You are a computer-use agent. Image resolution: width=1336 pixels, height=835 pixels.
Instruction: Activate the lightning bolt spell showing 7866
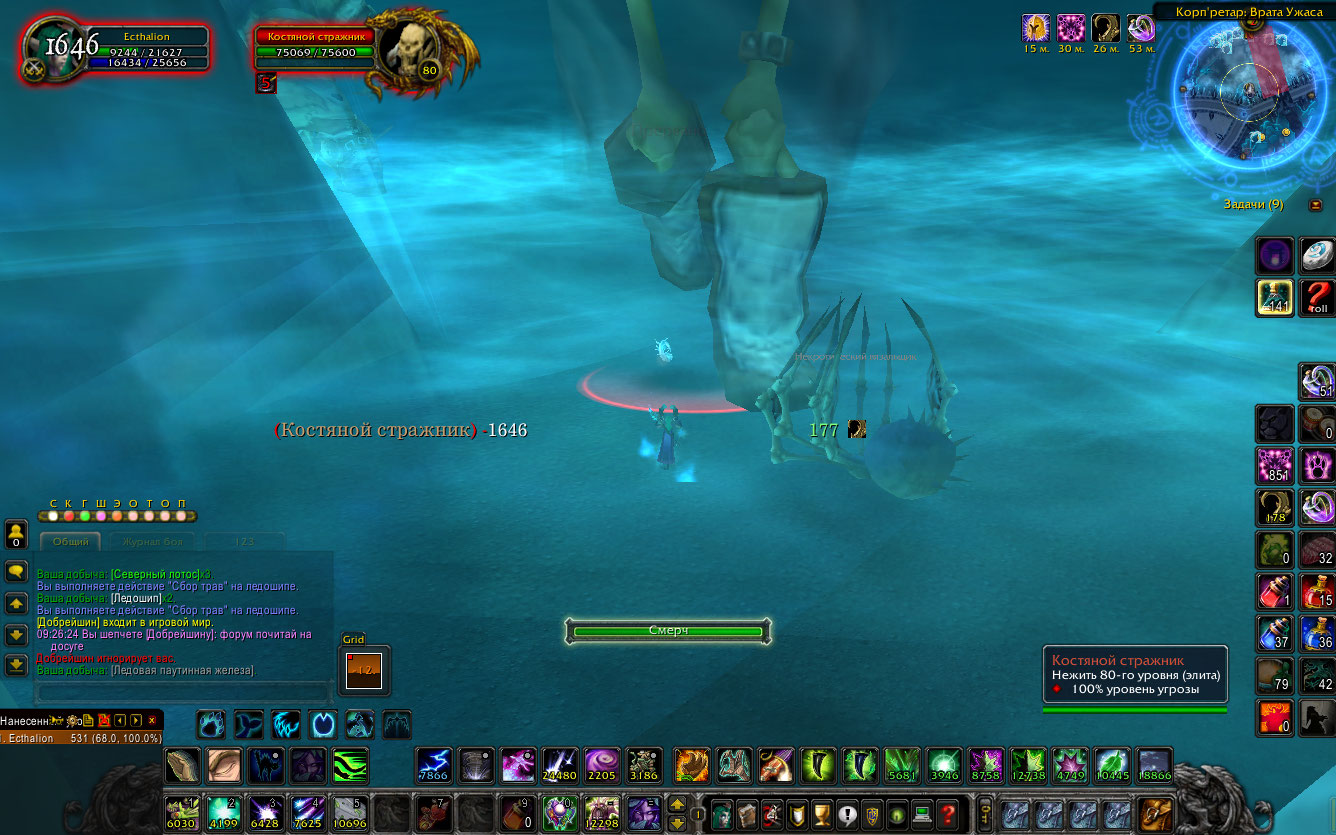pos(434,765)
